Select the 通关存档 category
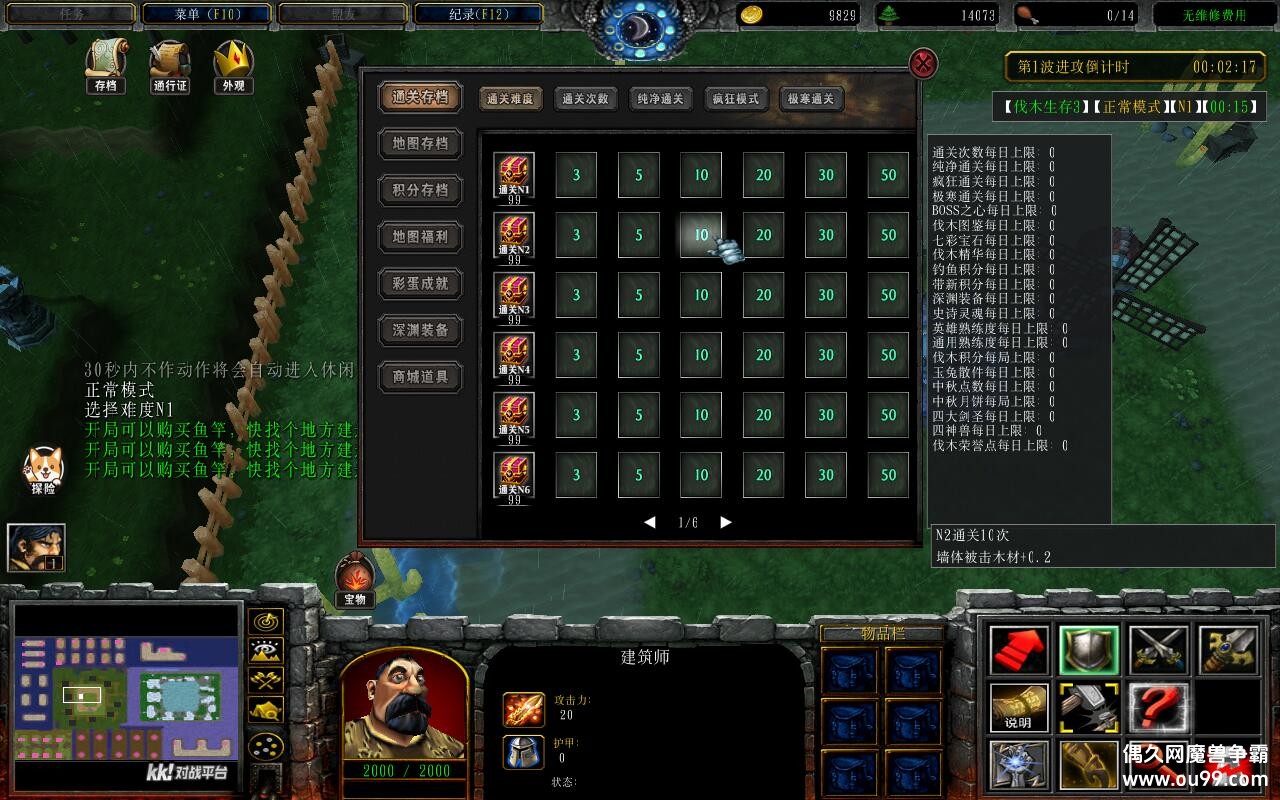1280x800 pixels. pos(420,97)
